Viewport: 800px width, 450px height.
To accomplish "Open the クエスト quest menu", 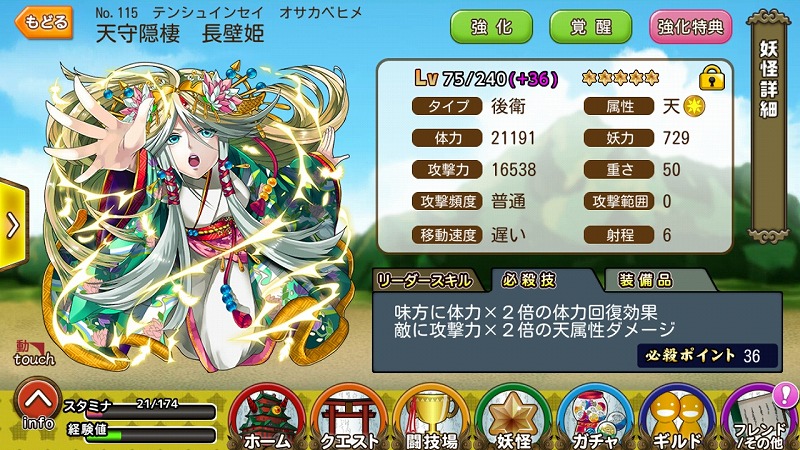I will 349,418.
